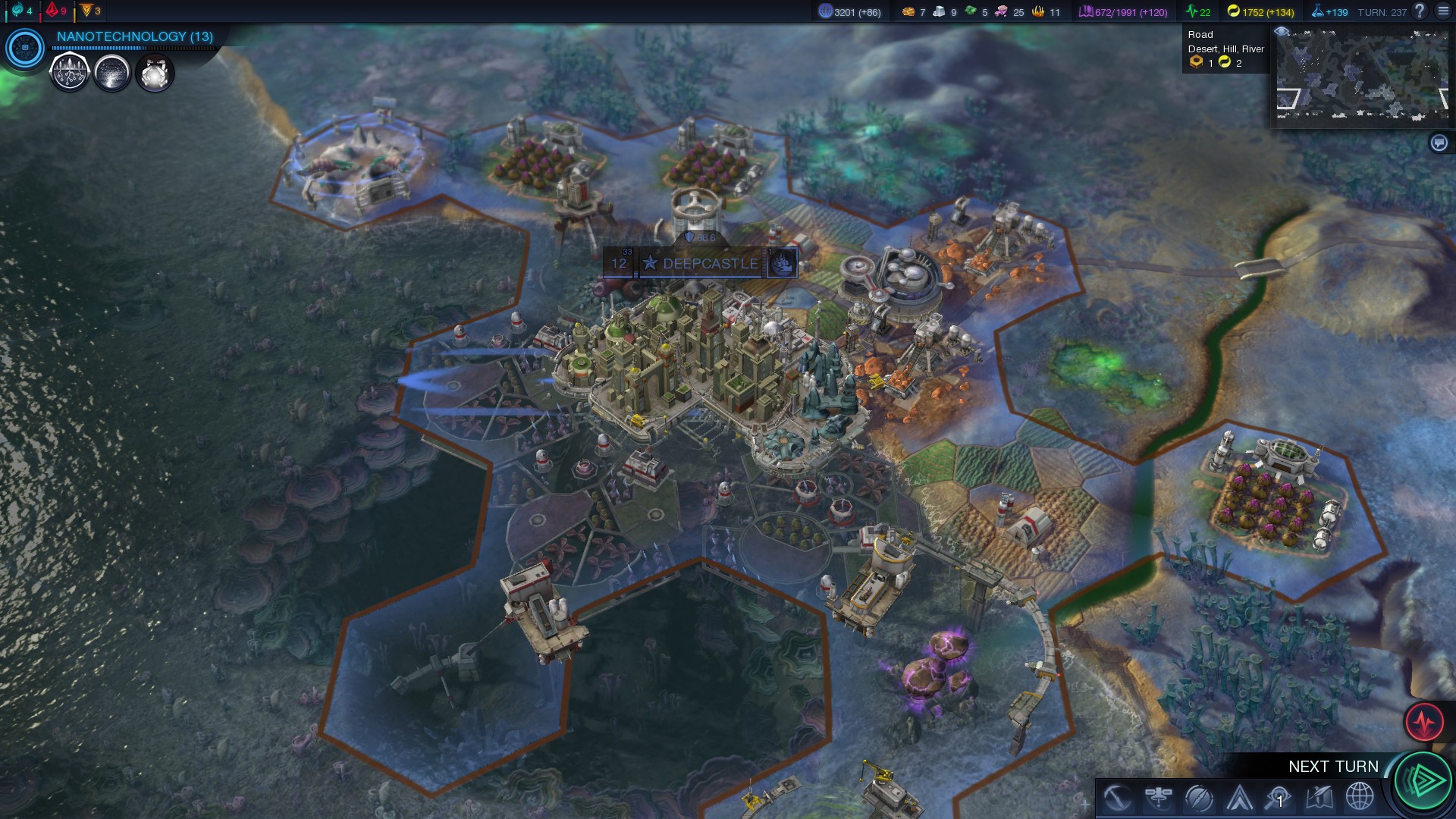End the turn with the Next Turn button
This screenshot has width=1456, height=819.
tap(1423, 780)
